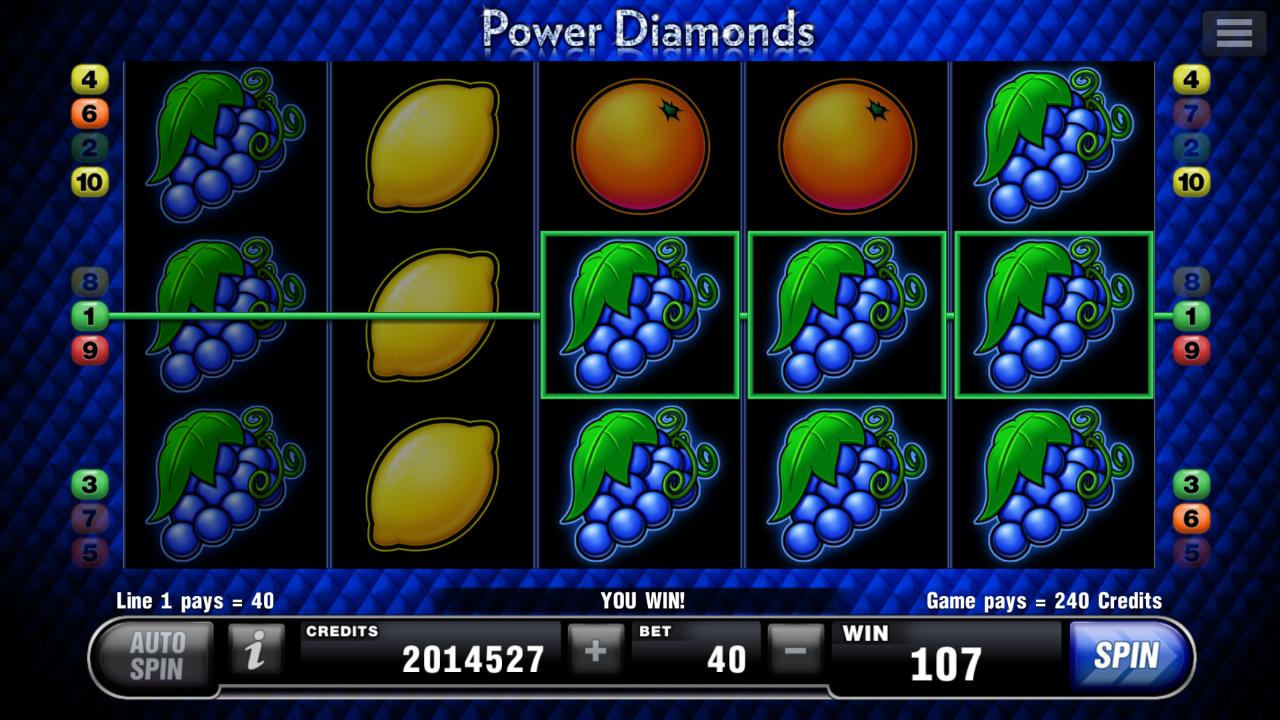
Task: Click the highlighted grapes symbol on winning line
Action: point(640,315)
